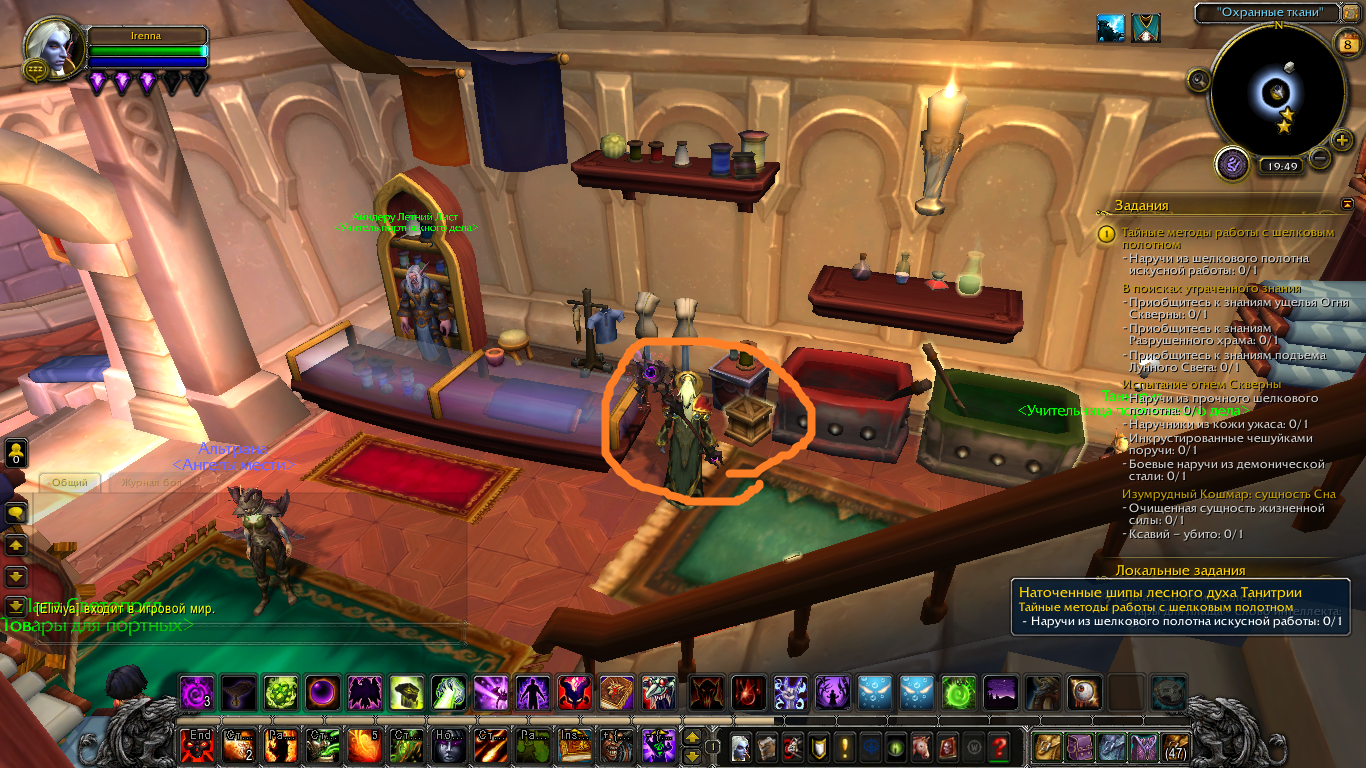
Task: Select the quest Тайные методы работы с шелковым полотном
Action: (1228, 238)
